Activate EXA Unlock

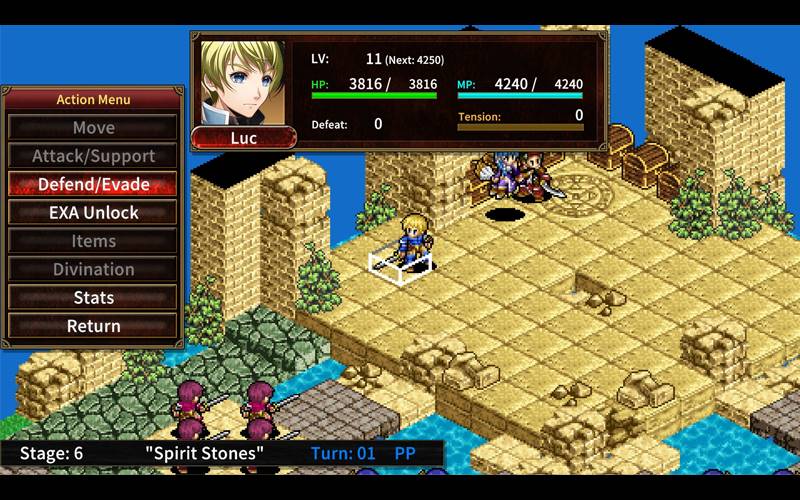pos(93,213)
